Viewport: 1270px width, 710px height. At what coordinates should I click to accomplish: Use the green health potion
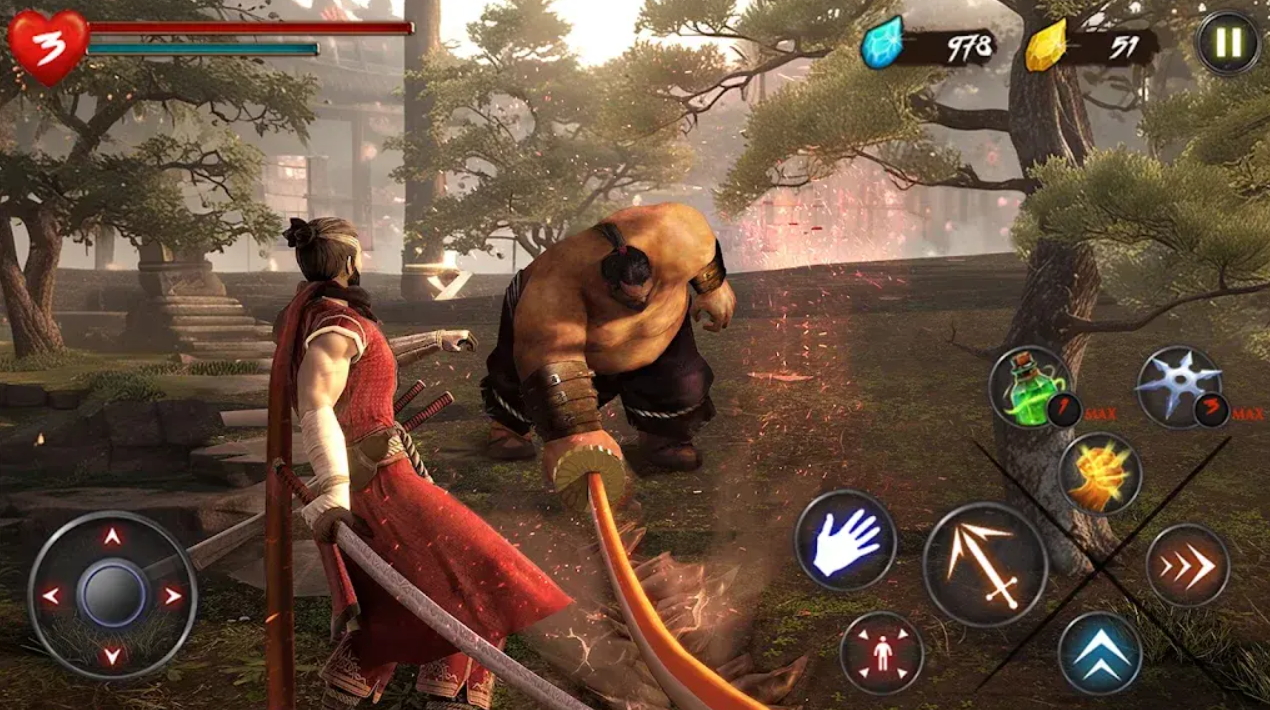point(1030,386)
